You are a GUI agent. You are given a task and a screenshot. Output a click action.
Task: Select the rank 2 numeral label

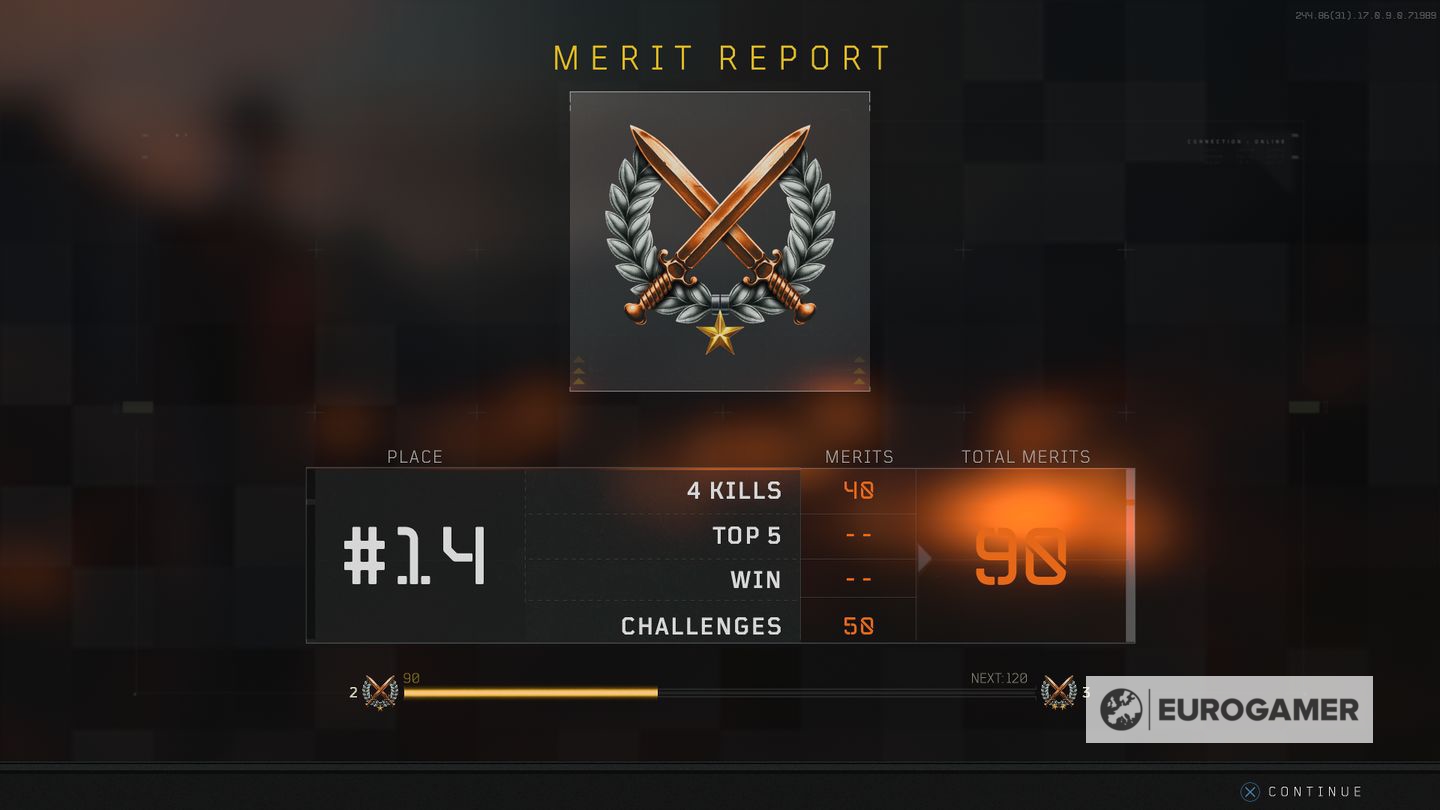tap(352, 691)
